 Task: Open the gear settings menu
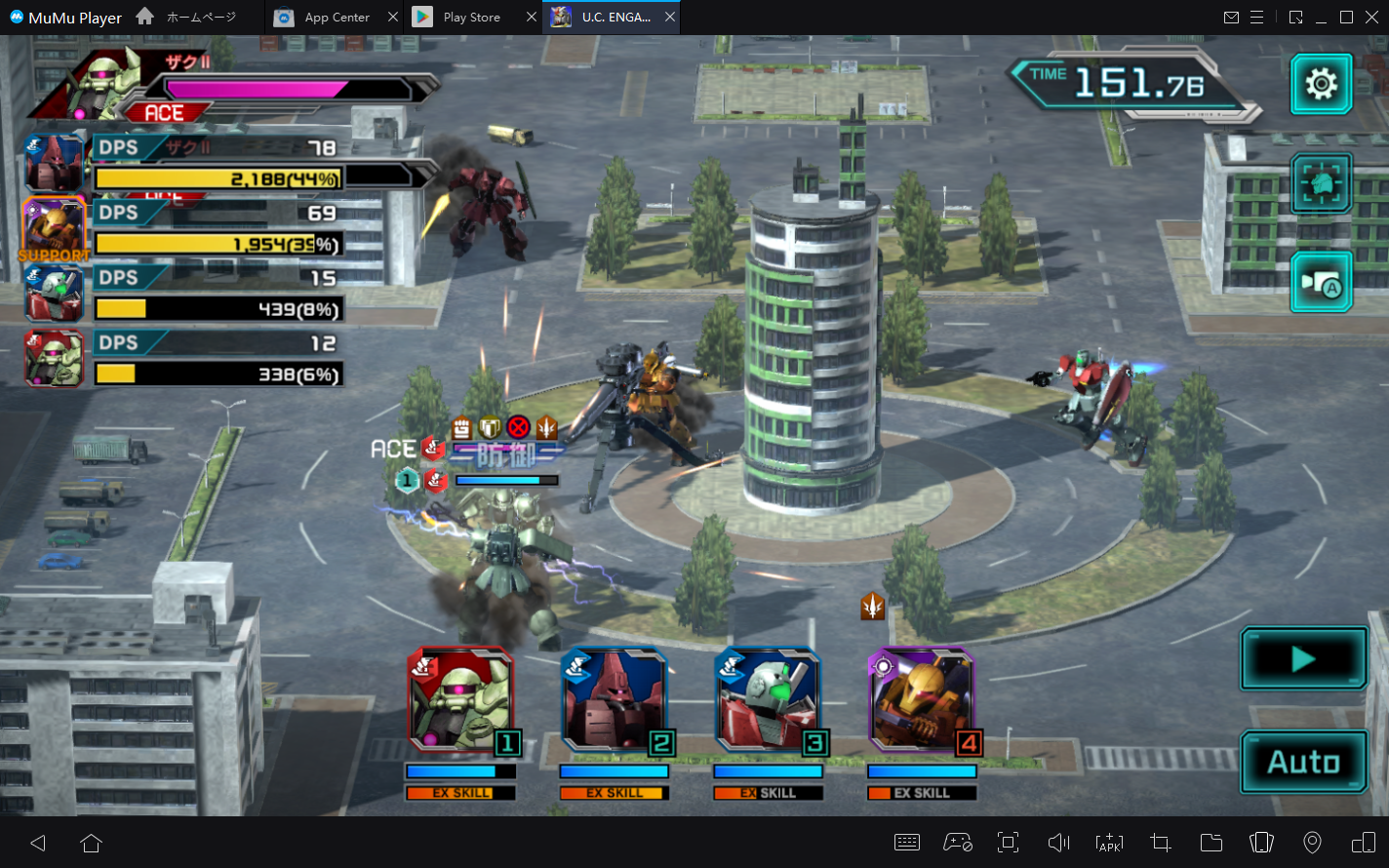[1321, 85]
